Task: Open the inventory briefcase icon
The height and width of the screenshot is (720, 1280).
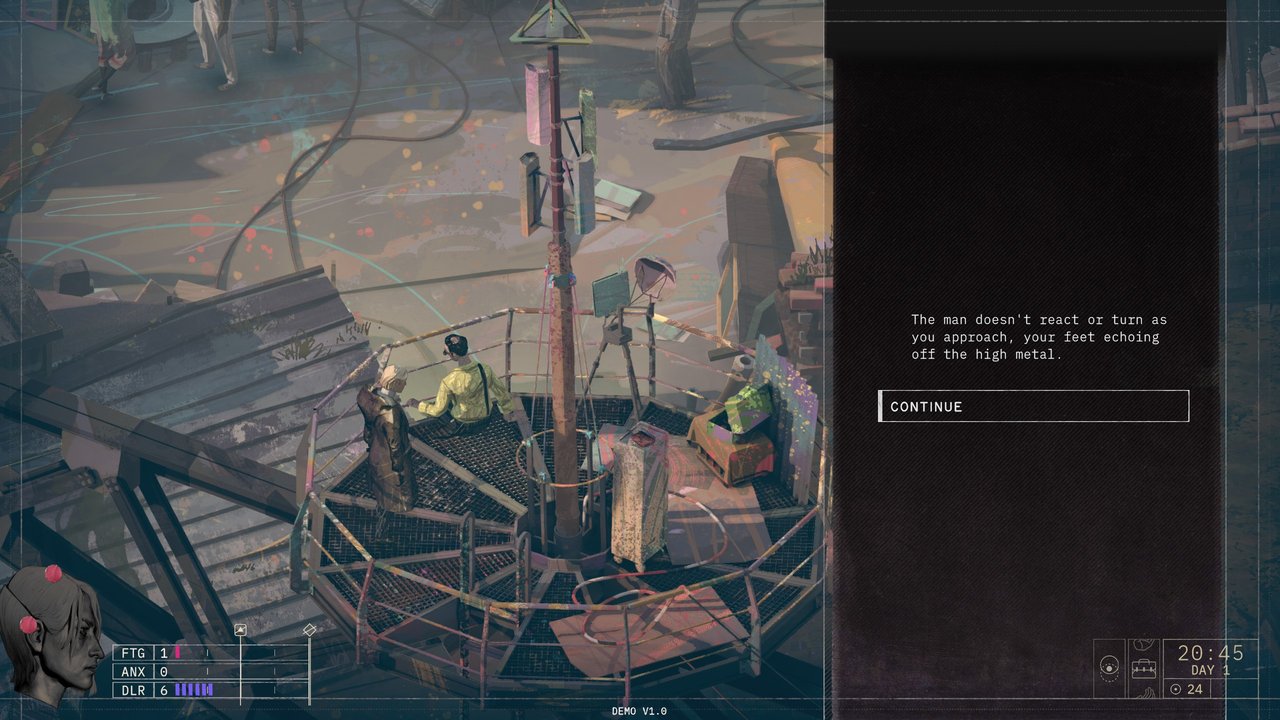Action: (x=1145, y=668)
